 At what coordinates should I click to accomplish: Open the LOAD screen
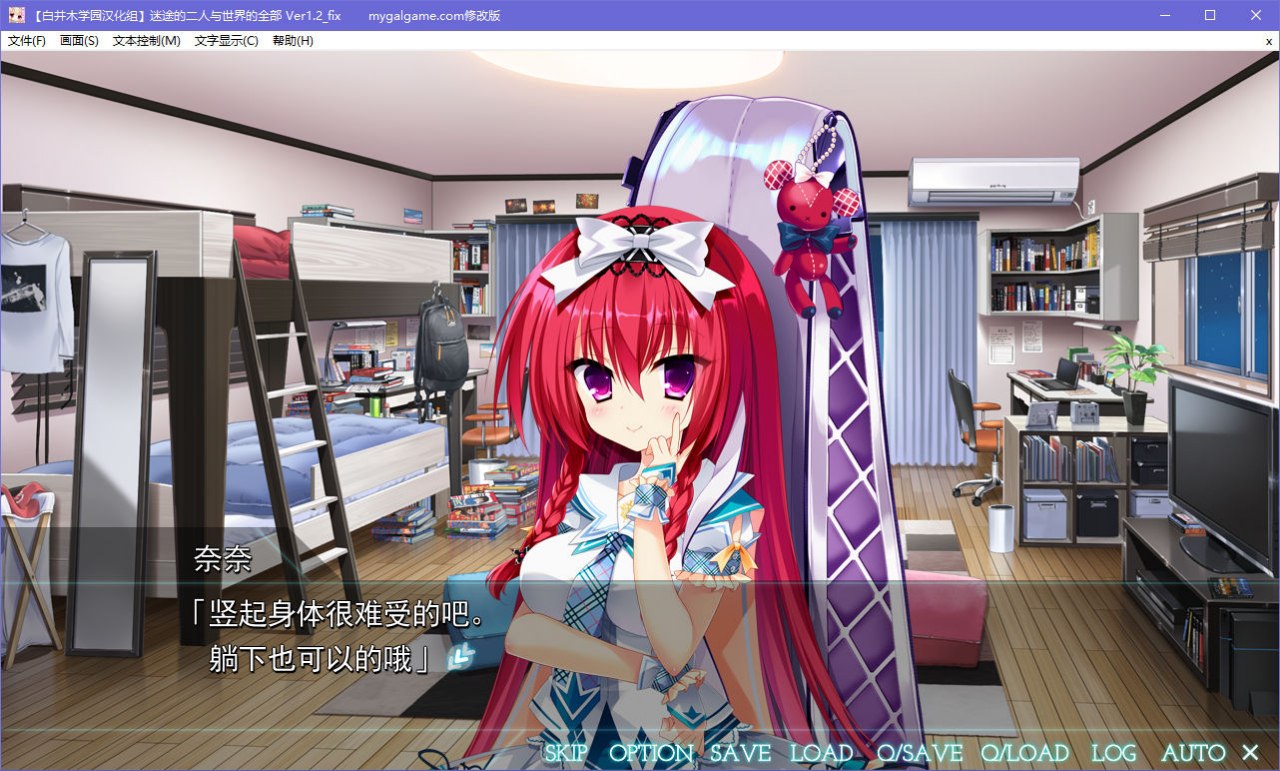822,752
